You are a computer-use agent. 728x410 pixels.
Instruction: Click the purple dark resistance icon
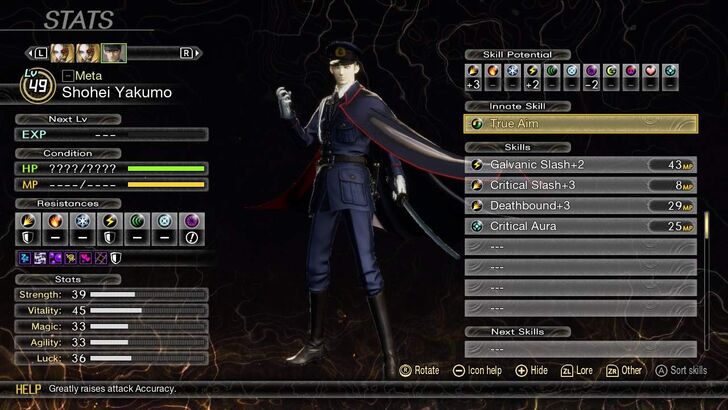191,220
